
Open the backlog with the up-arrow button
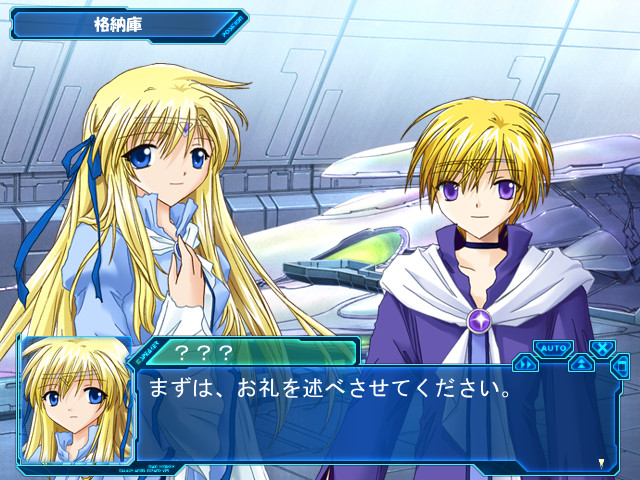(581, 364)
